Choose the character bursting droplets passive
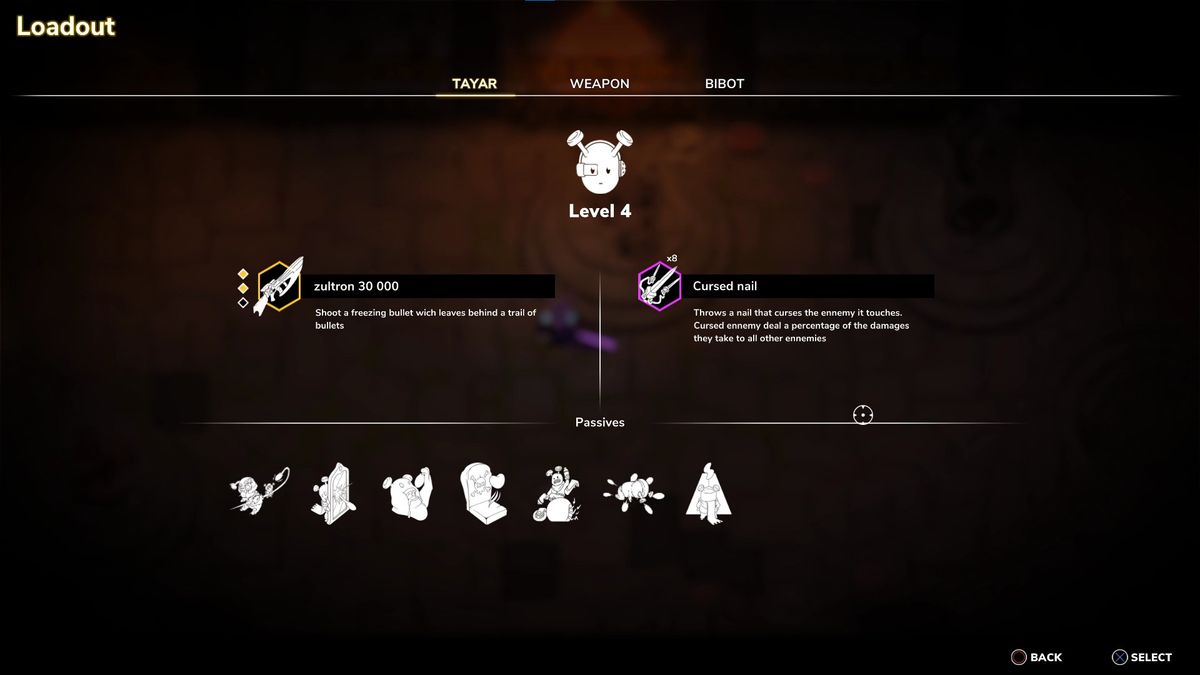 click(634, 492)
